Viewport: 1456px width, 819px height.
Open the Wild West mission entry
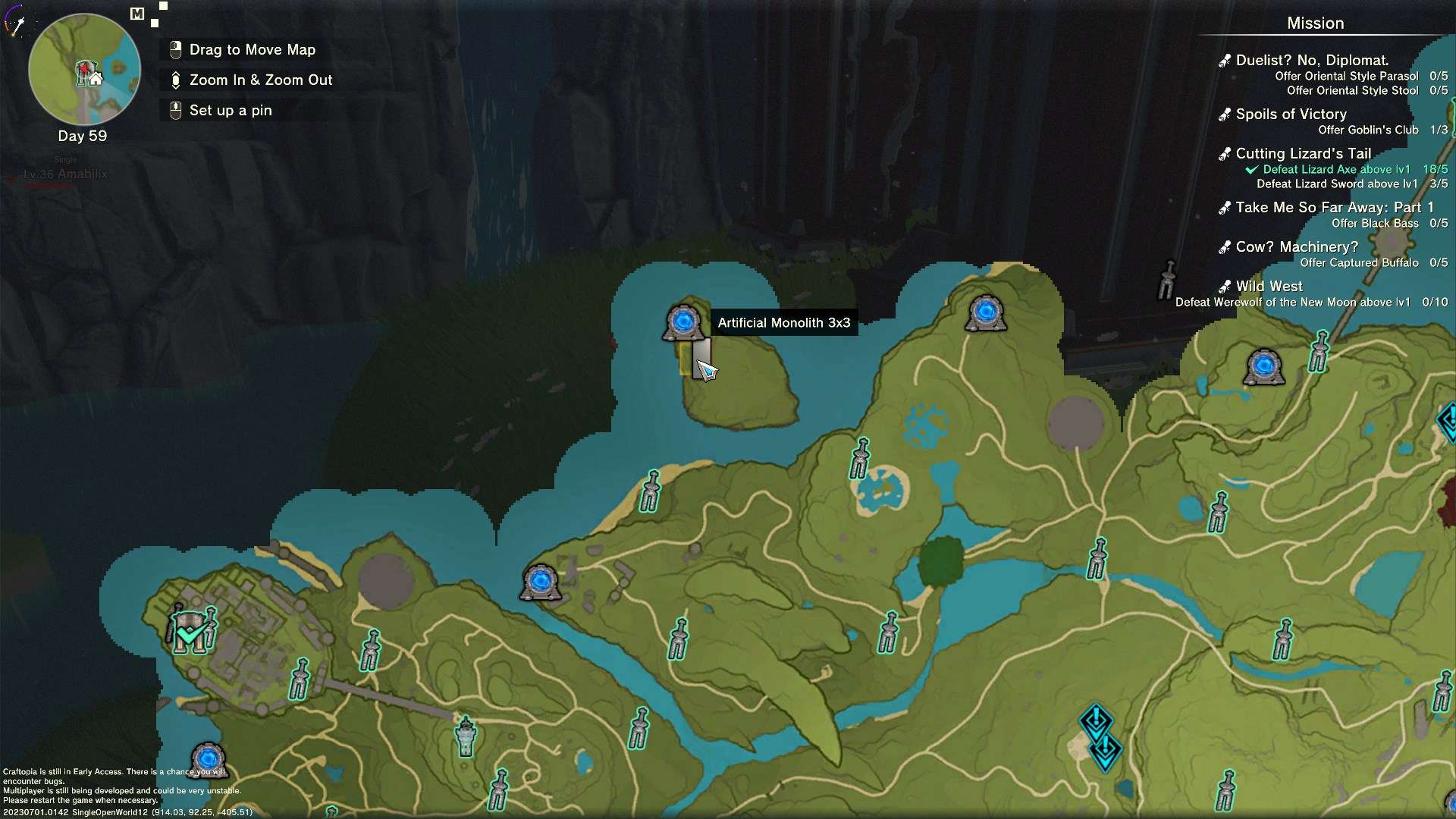[x=1269, y=286]
